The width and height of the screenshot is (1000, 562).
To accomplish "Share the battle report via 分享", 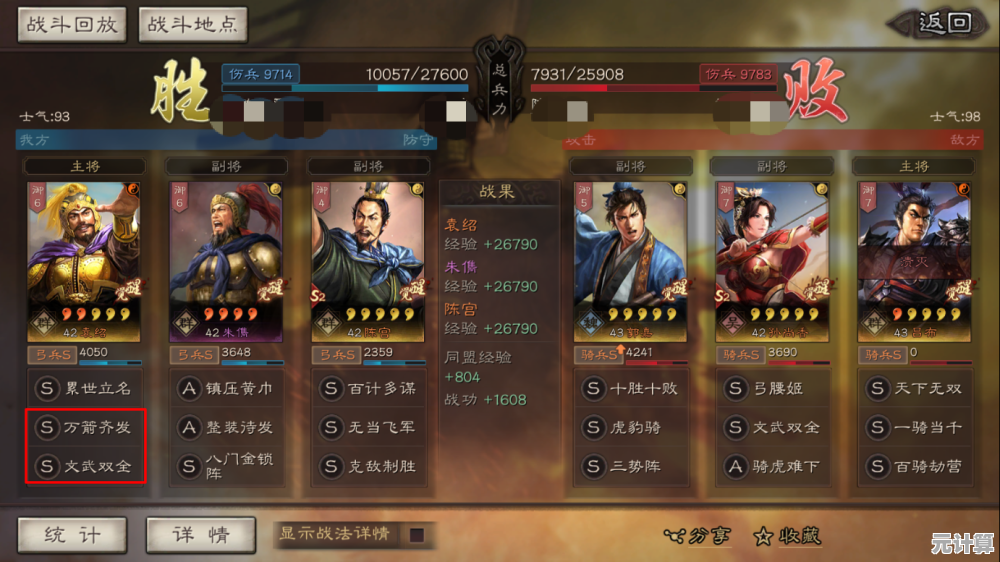I will (697, 536).
